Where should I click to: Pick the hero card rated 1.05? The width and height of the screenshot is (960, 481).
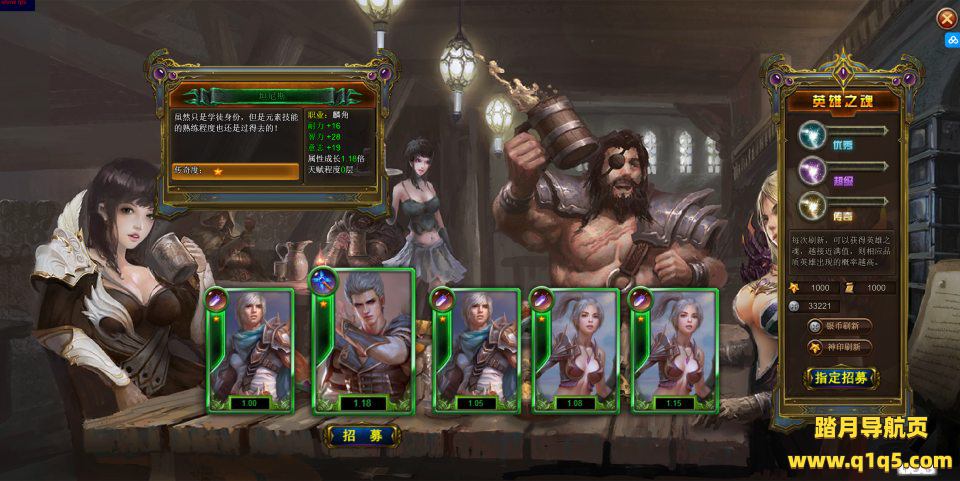click(475, 350)
